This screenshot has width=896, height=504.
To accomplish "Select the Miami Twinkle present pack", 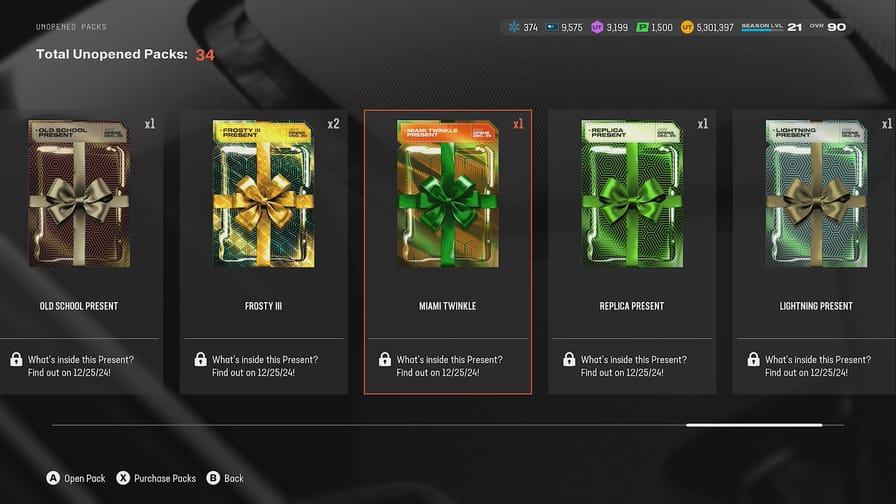I will (448, 195).
